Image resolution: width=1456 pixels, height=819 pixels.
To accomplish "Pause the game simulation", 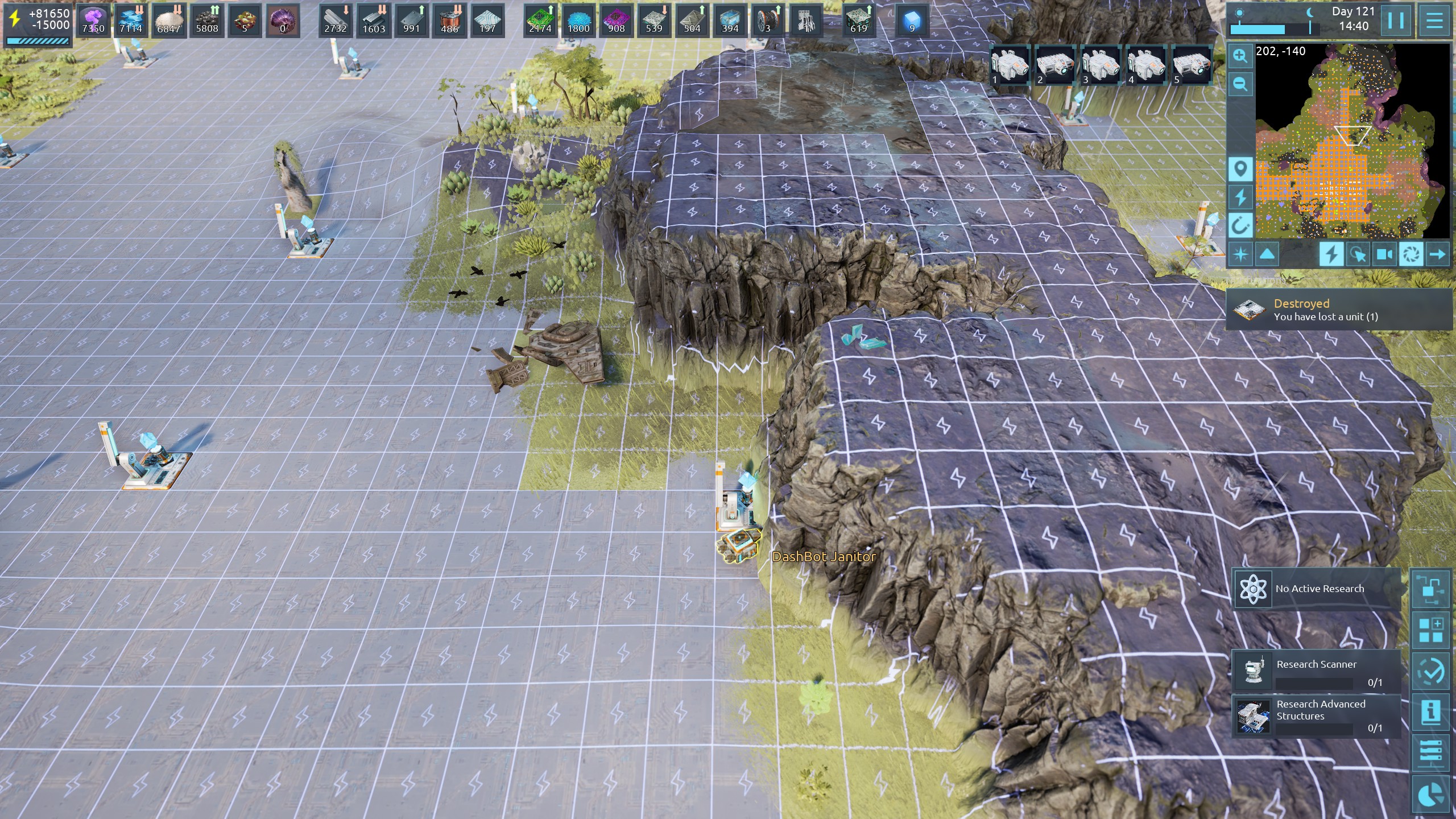I will point(1396,20).
